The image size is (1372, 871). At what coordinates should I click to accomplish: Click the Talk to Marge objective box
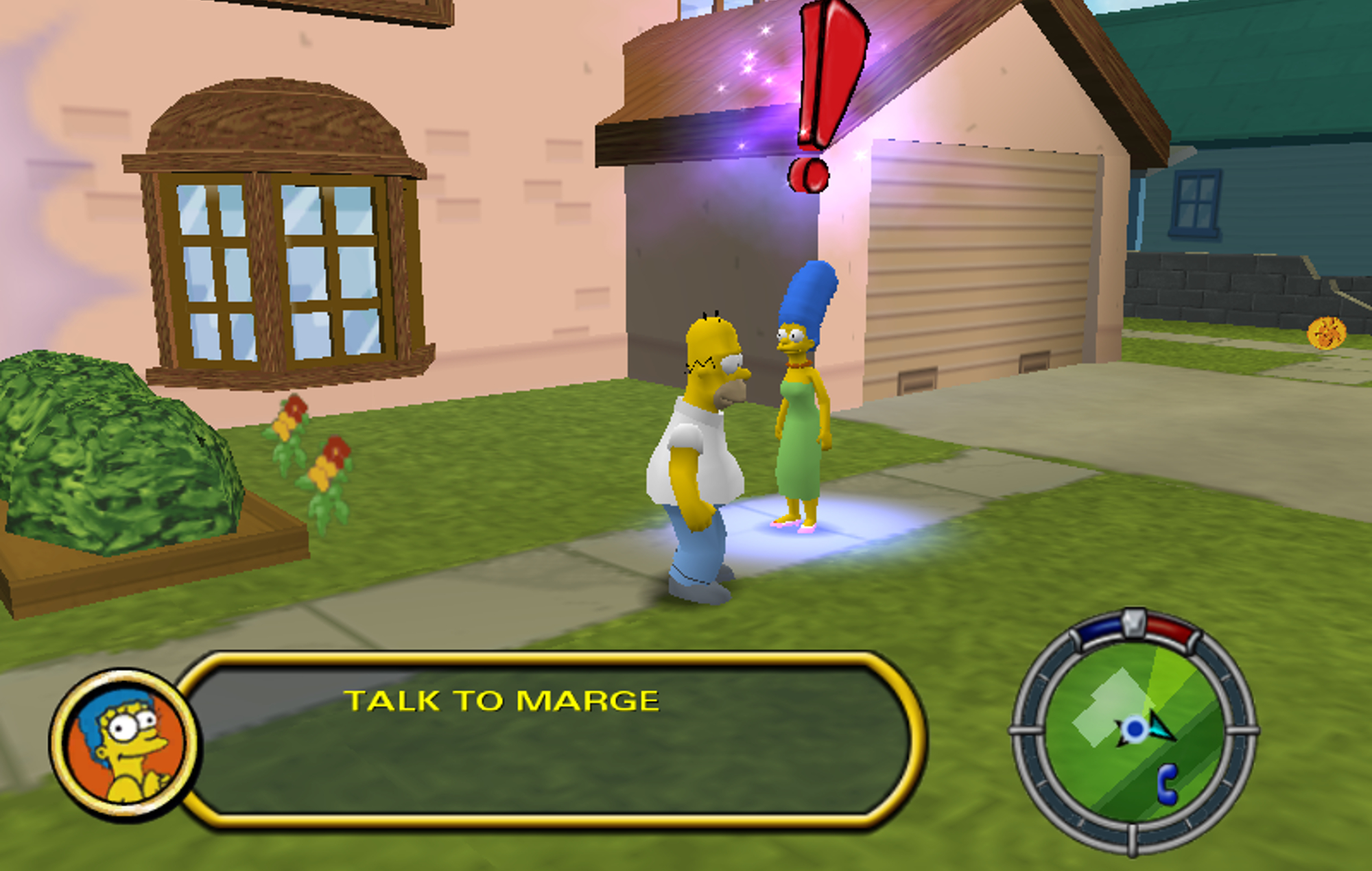[x=549, y=739]
